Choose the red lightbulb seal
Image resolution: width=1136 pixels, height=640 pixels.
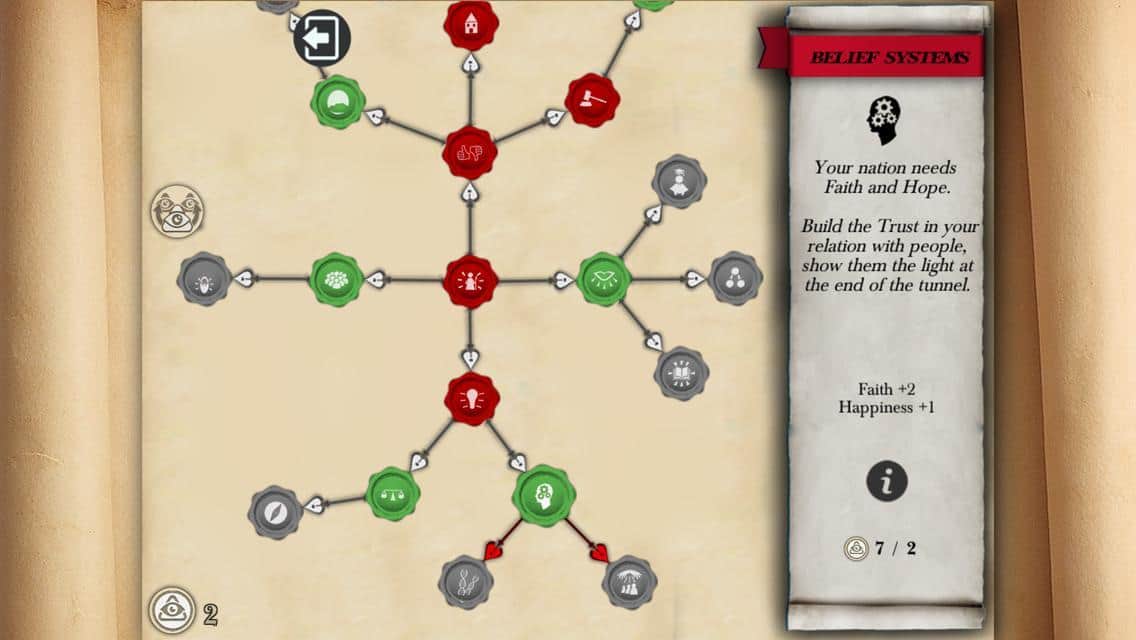tap(472, 399)
